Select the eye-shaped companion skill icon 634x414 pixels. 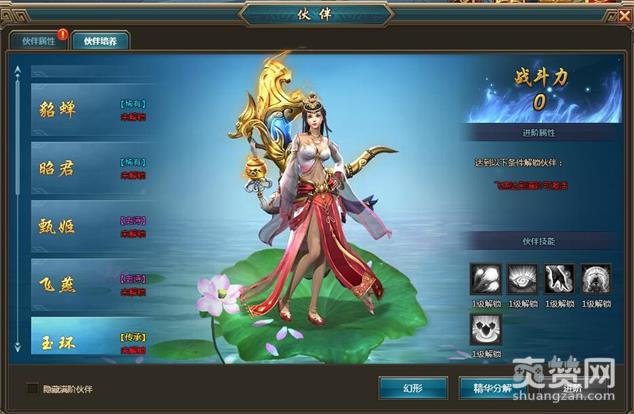[524, 279]
